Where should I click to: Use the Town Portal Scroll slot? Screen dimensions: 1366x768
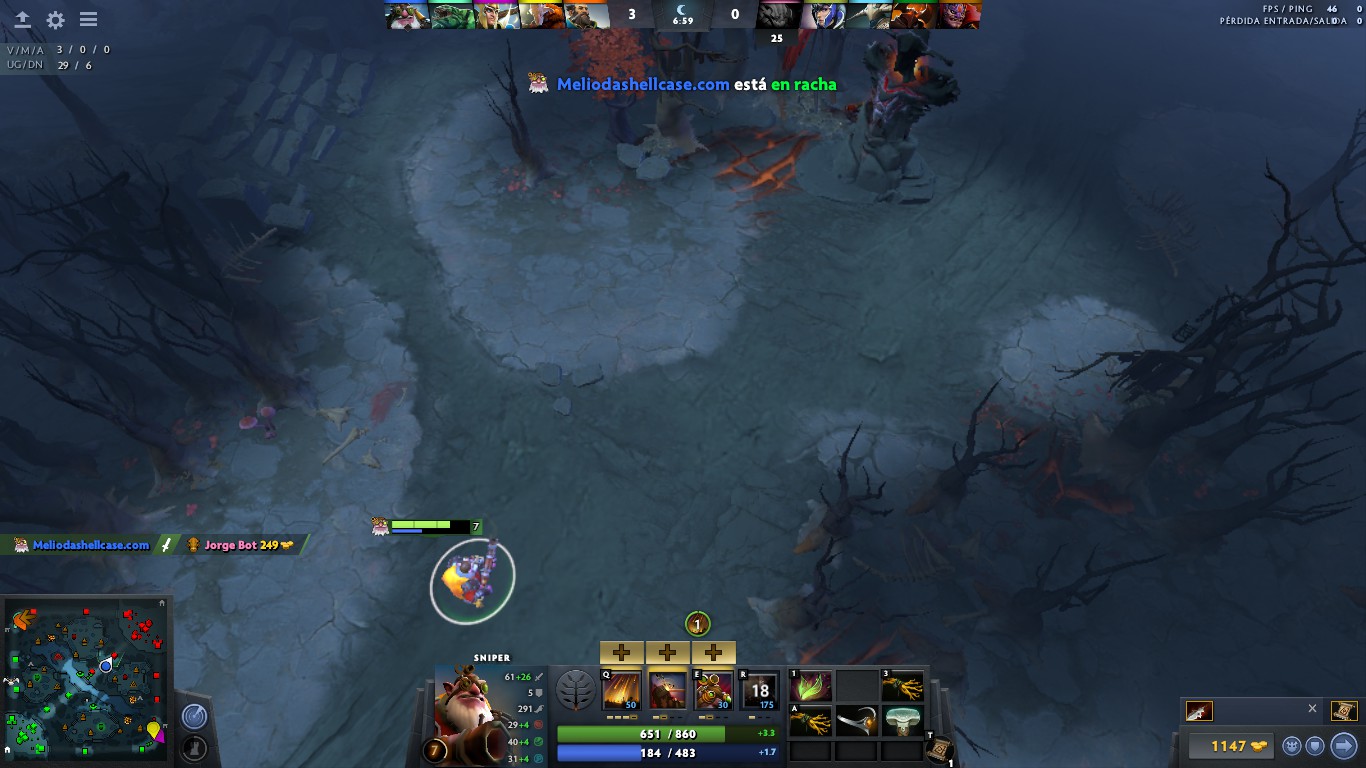(940, 749)
